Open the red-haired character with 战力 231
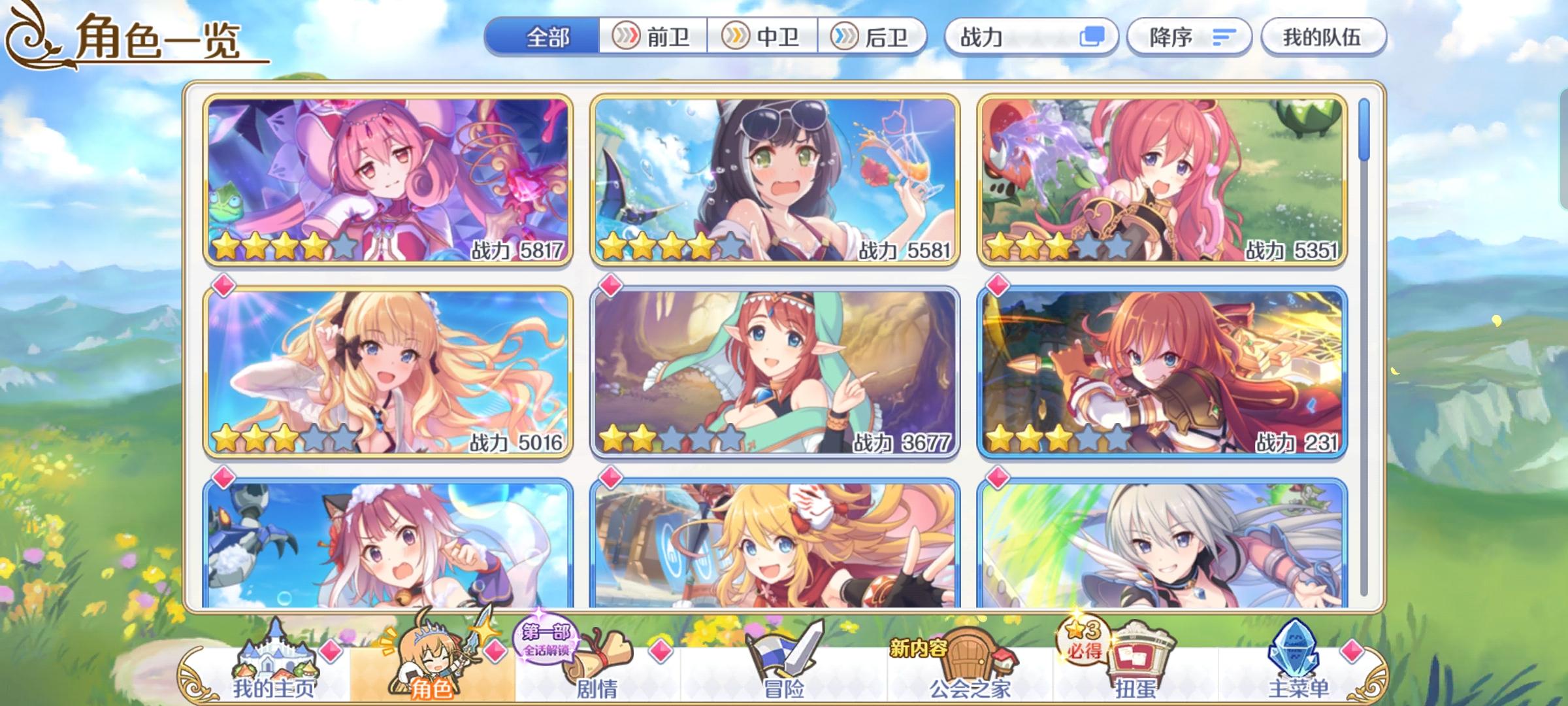Viewport: 1568px width, 706px height. pos(1162,371)
